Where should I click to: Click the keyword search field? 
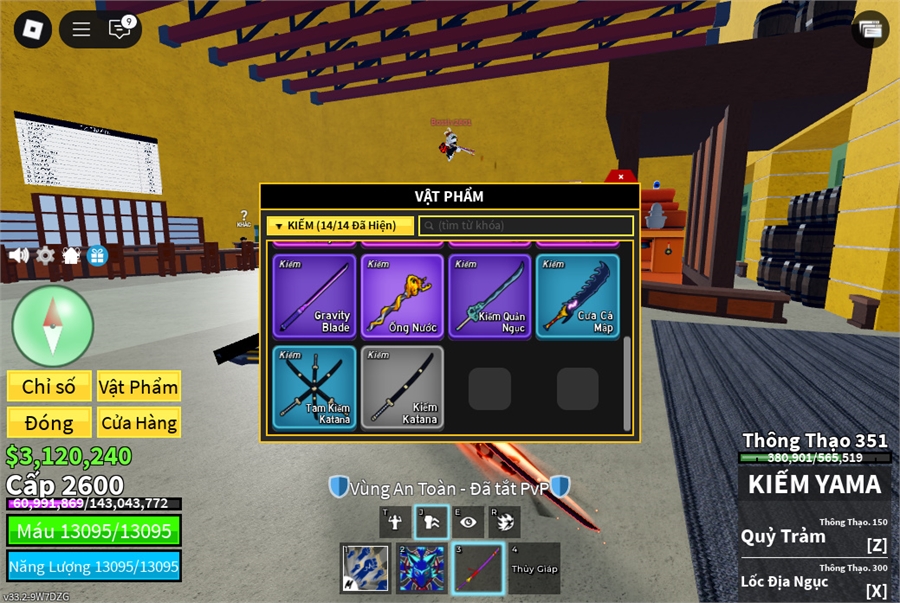click(526, 226)
